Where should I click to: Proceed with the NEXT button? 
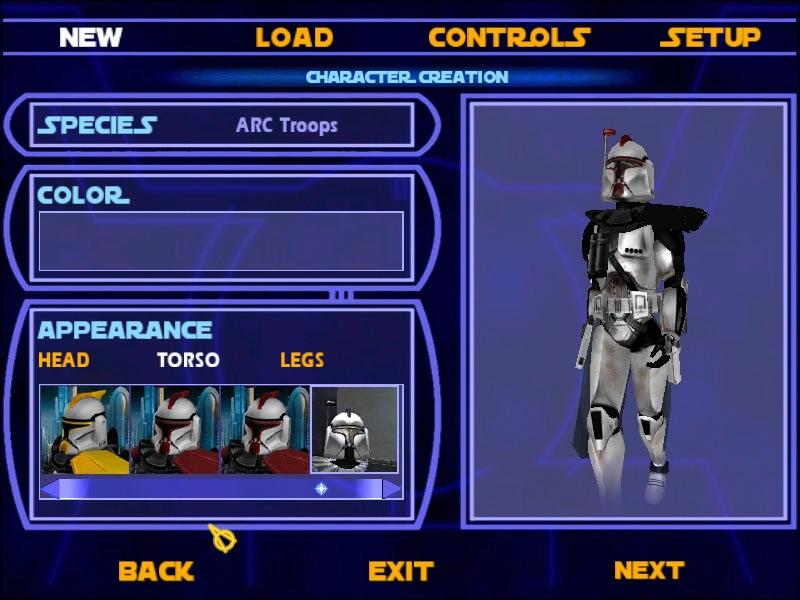click(x=648, y=570)
